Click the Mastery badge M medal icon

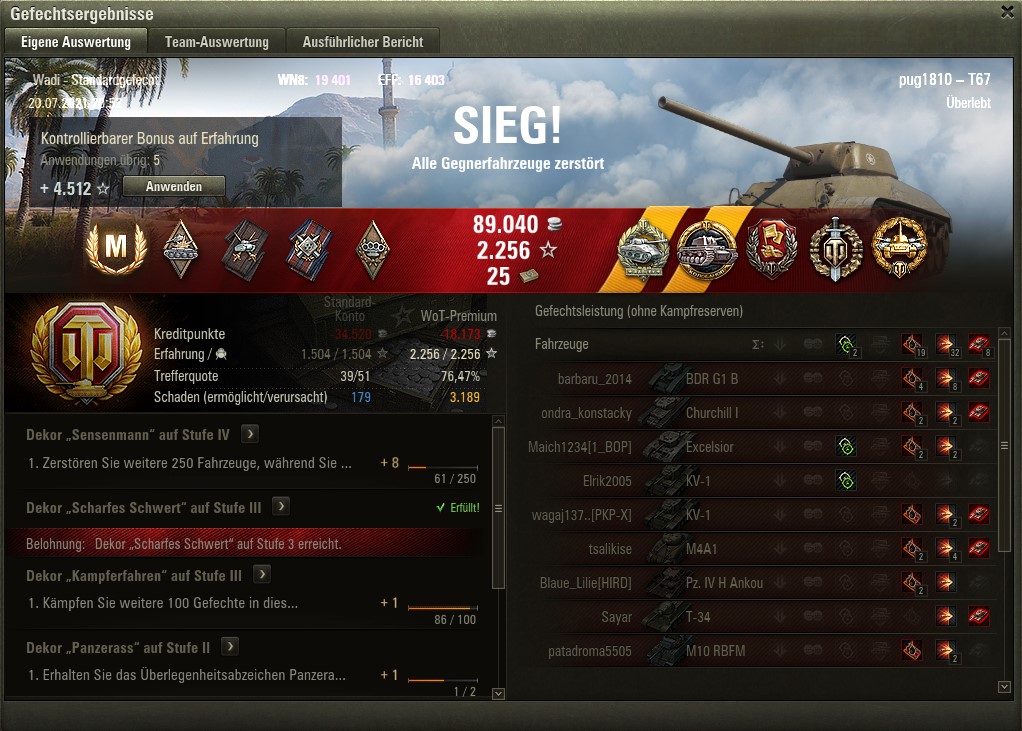(x=117, y=248)
